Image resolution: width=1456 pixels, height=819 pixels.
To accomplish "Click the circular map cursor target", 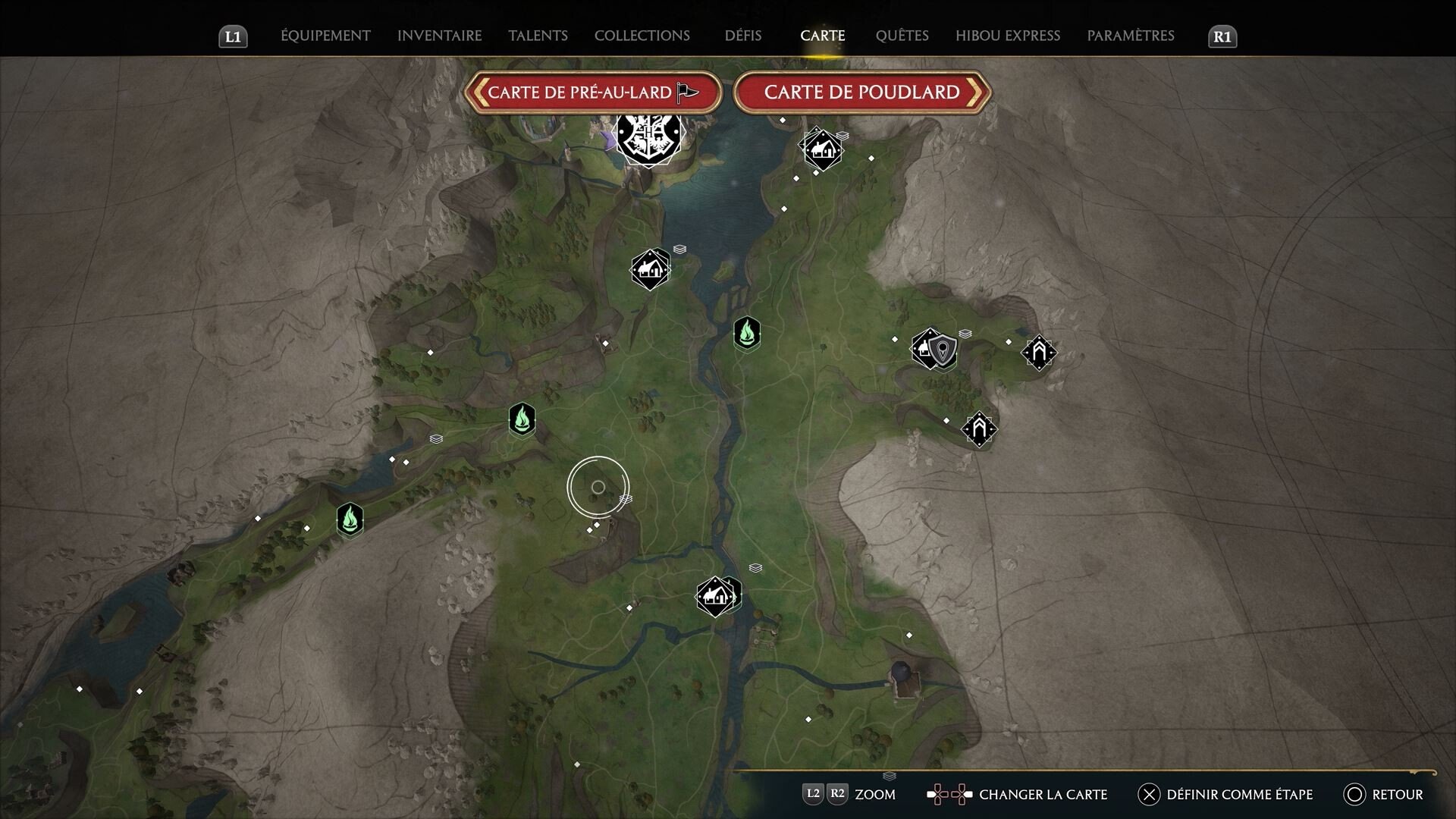I will click(x=598, y=486).
